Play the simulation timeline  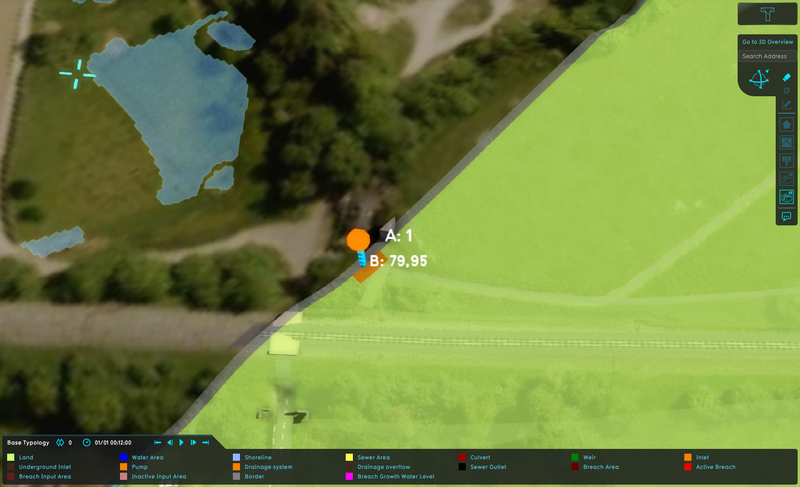click(182, 442)
